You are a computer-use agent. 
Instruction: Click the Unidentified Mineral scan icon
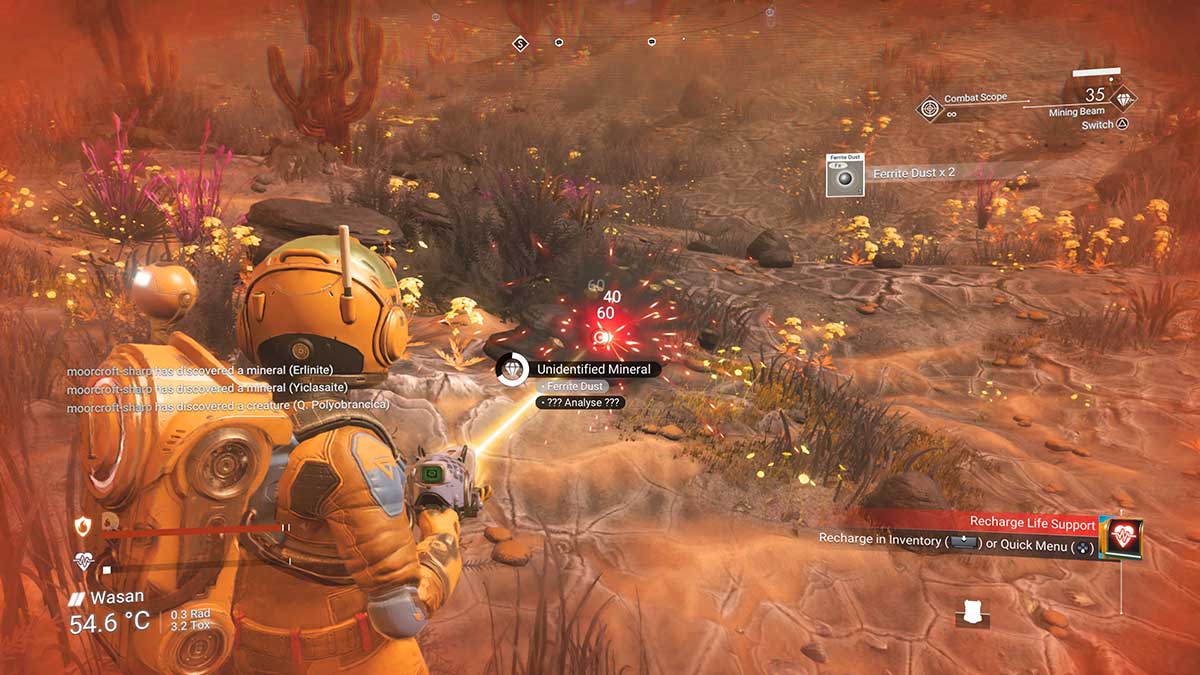pos(512,369)
